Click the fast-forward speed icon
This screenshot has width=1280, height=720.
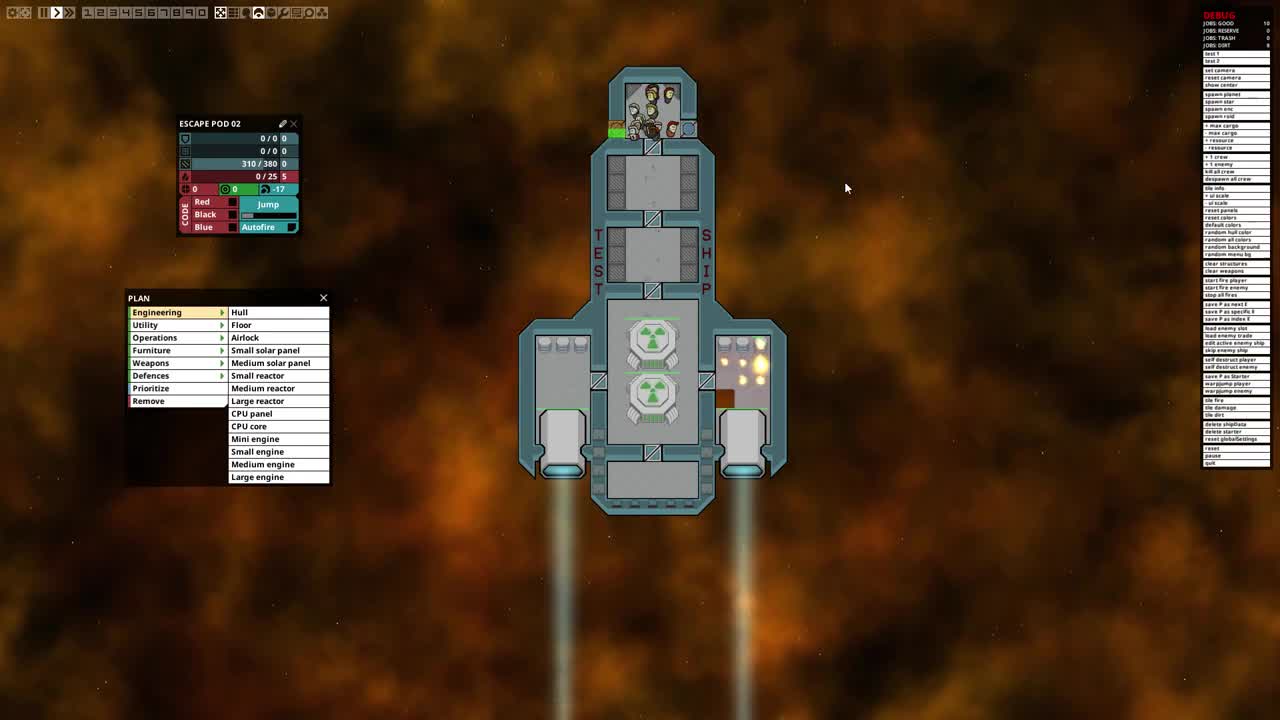tap(70, 12)
